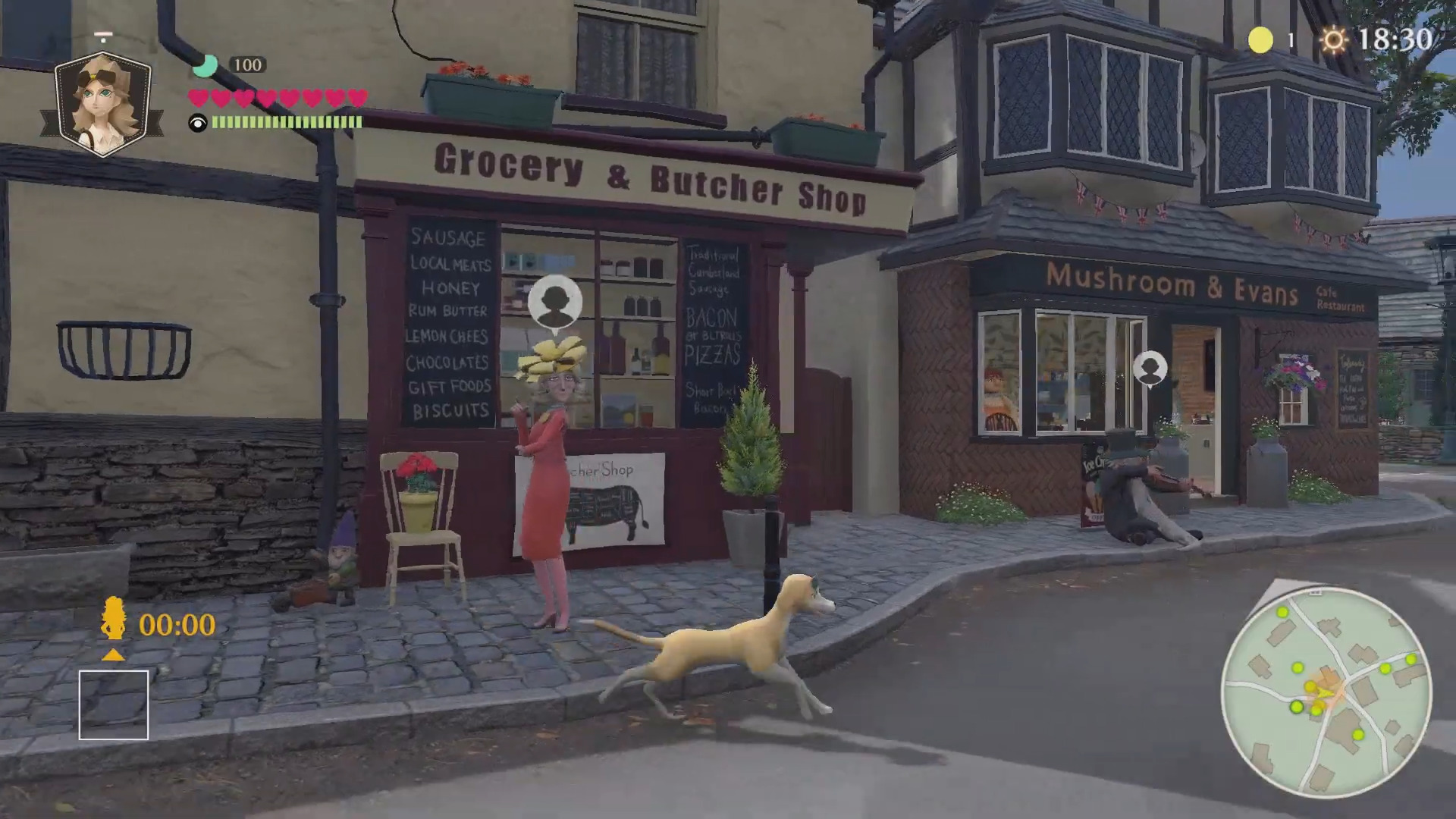Click the sun time-of-day icon
The image size is (1456, 819).
(x=1334, y=39)
